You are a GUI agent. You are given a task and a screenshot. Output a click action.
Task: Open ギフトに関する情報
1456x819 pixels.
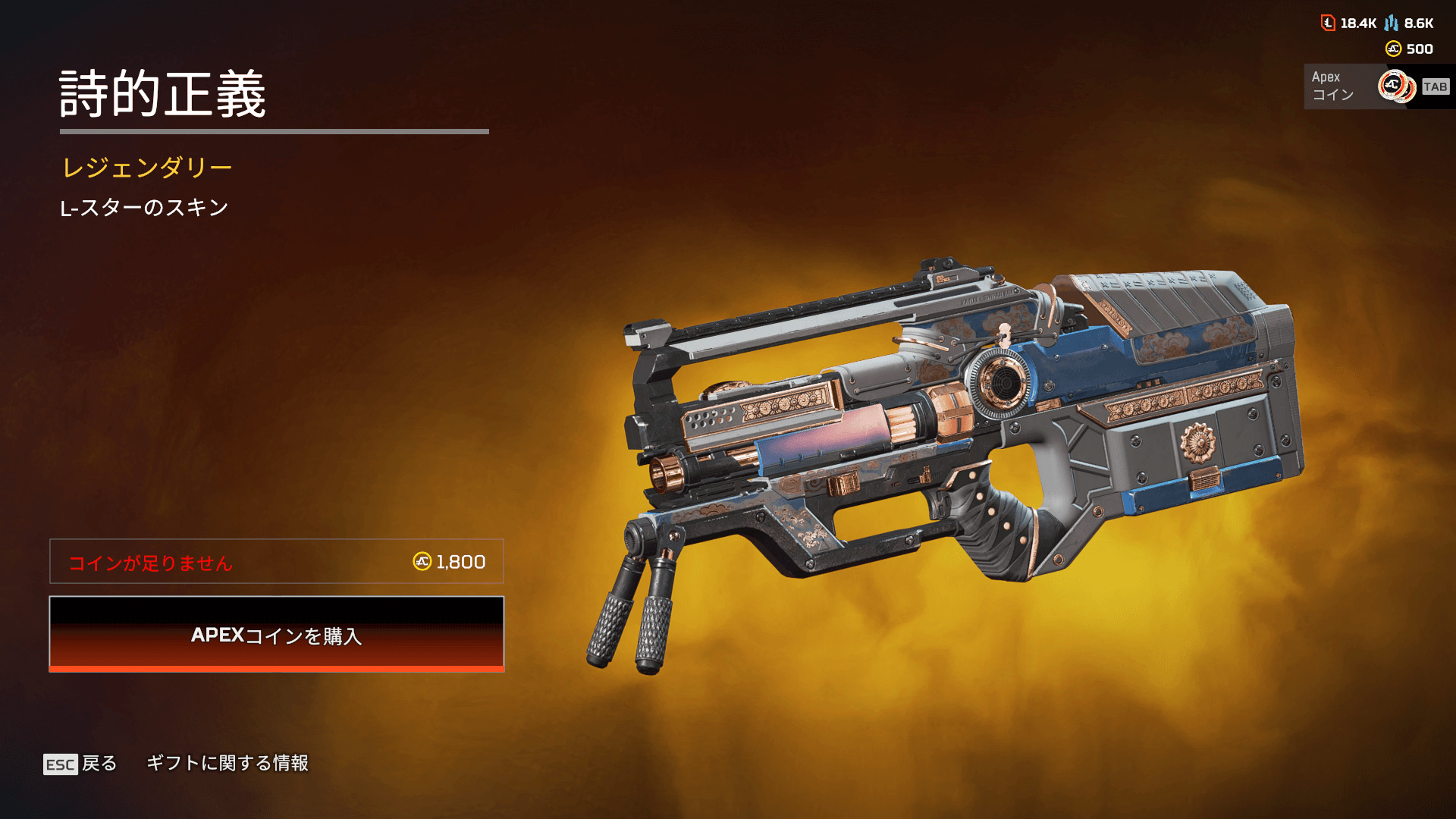click(227, 763)
